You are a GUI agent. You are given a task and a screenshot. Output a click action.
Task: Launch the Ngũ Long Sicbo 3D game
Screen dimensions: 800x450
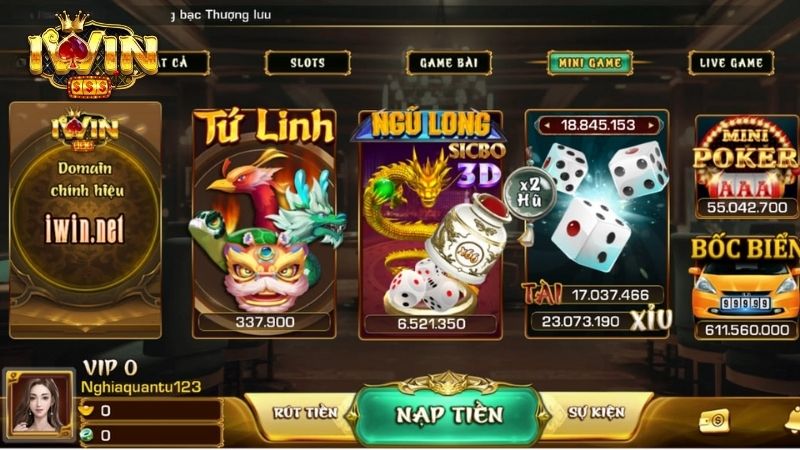coord(430,222)
